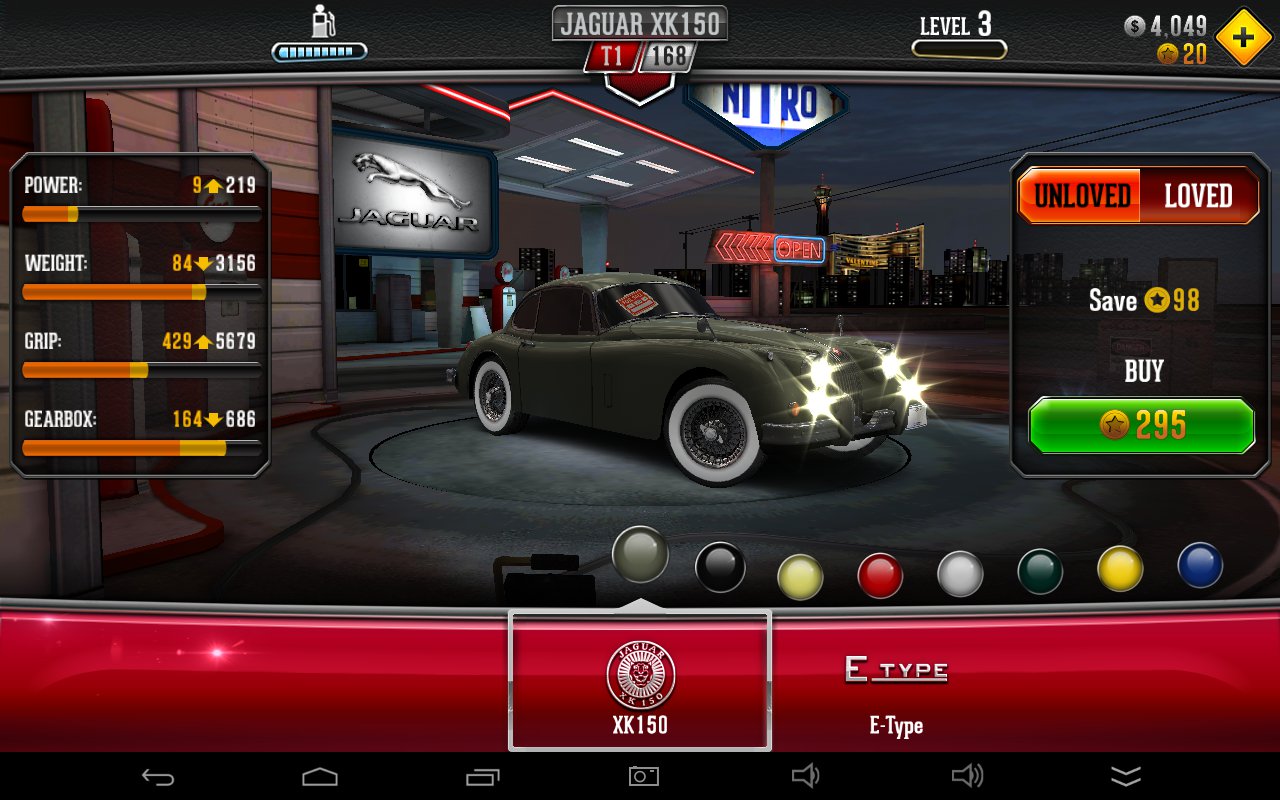Image resolution: width=1280 pixels, height=800 pixels.
Task: Choose the Jaguar E-Type car
Action: 896,690
